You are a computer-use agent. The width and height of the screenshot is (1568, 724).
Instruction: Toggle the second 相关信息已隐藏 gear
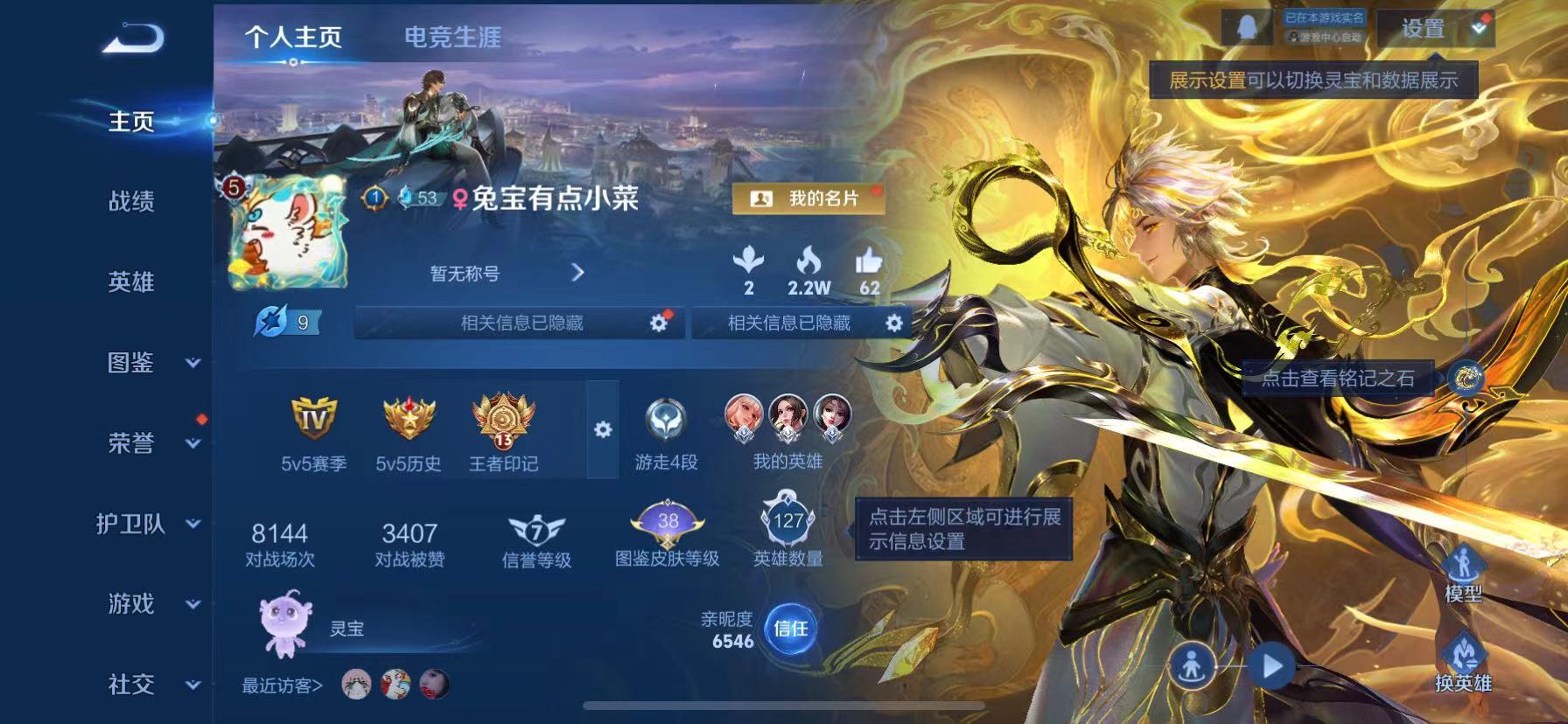892,323
